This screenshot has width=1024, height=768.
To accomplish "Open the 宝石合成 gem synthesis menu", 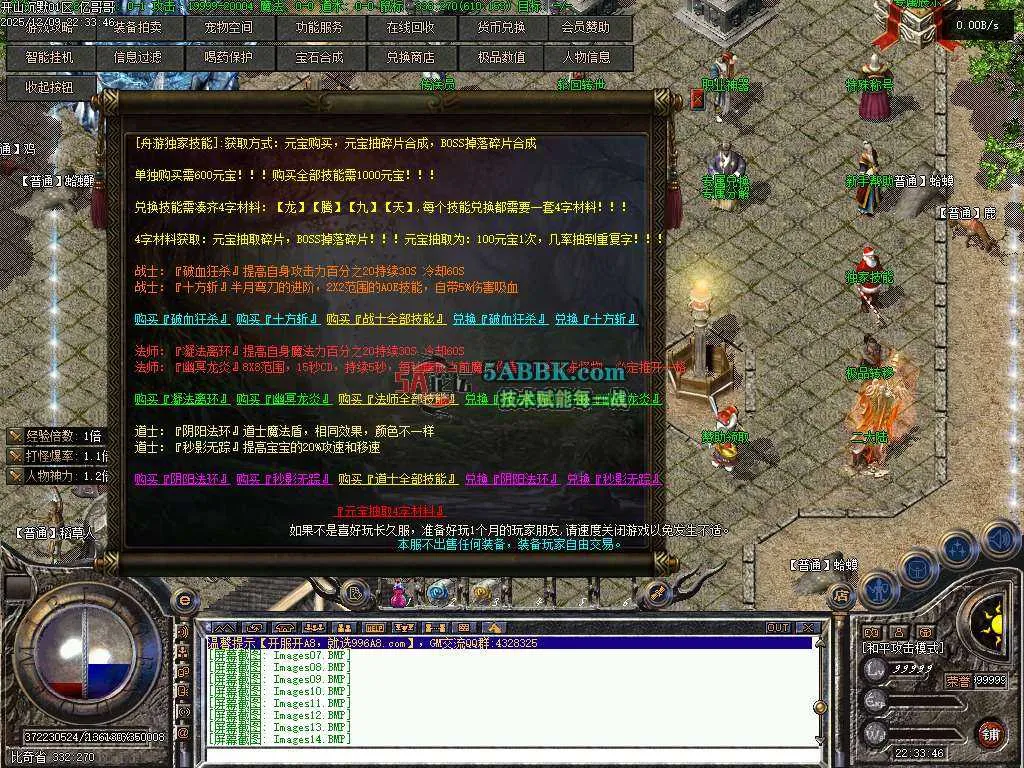I will point(319,57).
